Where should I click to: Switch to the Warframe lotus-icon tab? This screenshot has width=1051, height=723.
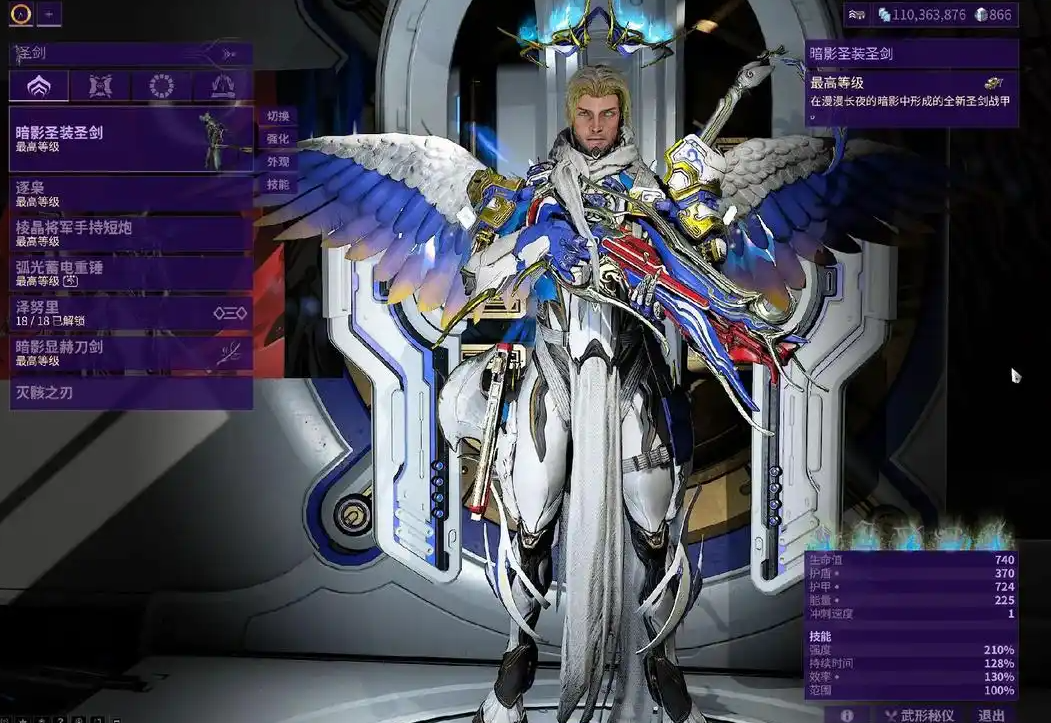click(x=39, y=86)
